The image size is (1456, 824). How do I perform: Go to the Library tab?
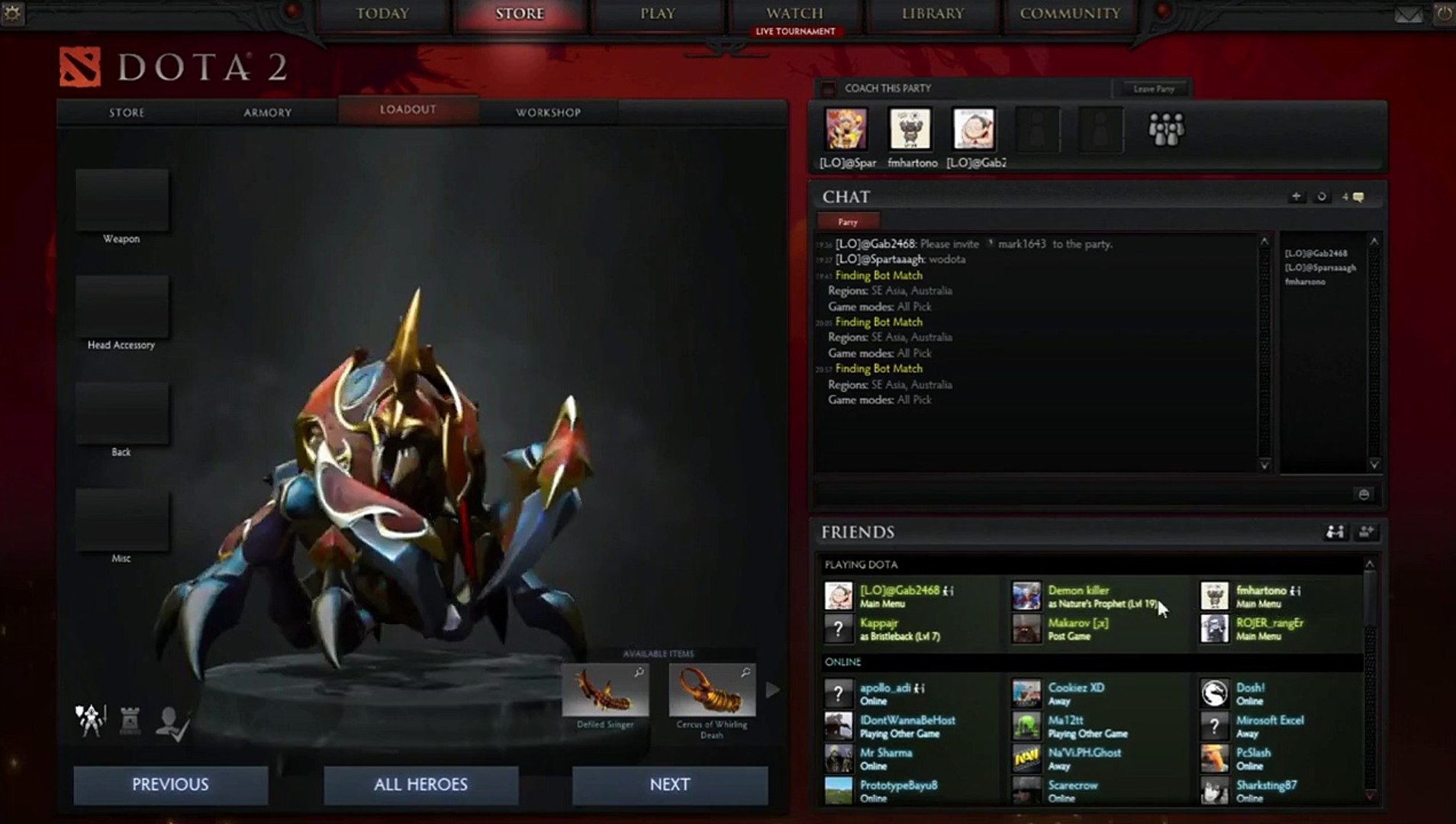[x=933, y=14]
